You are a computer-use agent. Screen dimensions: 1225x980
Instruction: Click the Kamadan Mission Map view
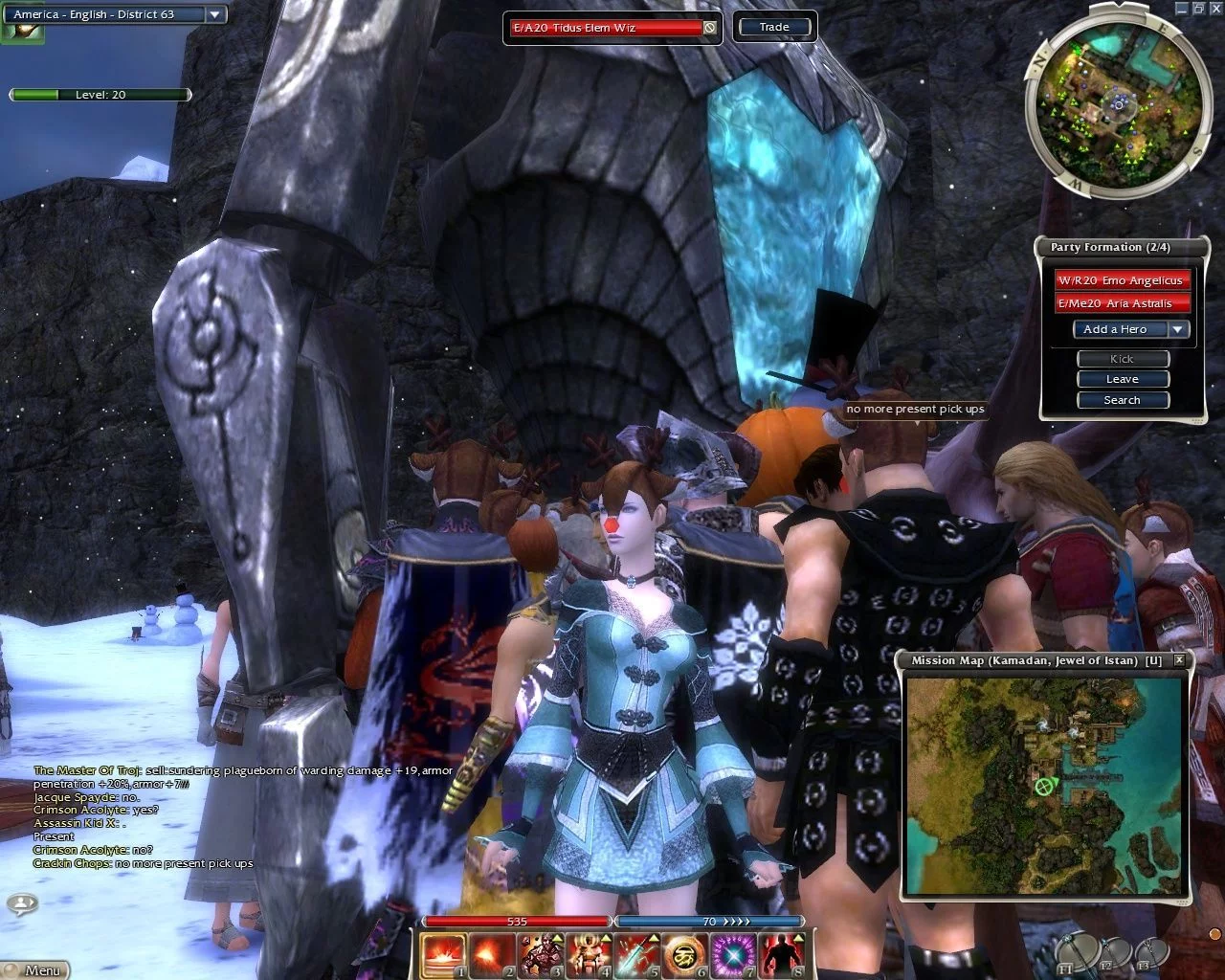point(1045,787)
